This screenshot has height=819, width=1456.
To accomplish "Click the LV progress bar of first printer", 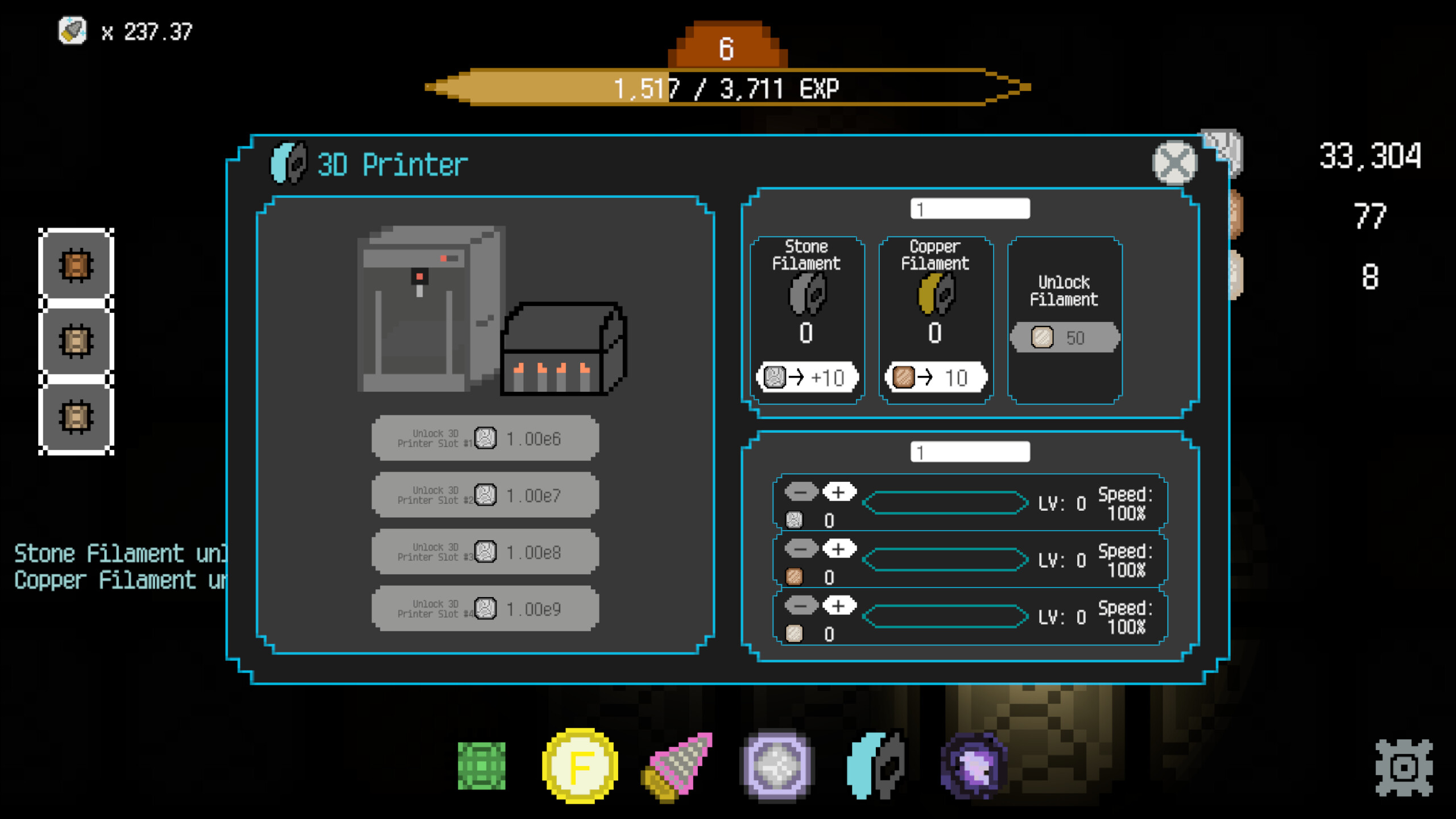I will point(944,504).
